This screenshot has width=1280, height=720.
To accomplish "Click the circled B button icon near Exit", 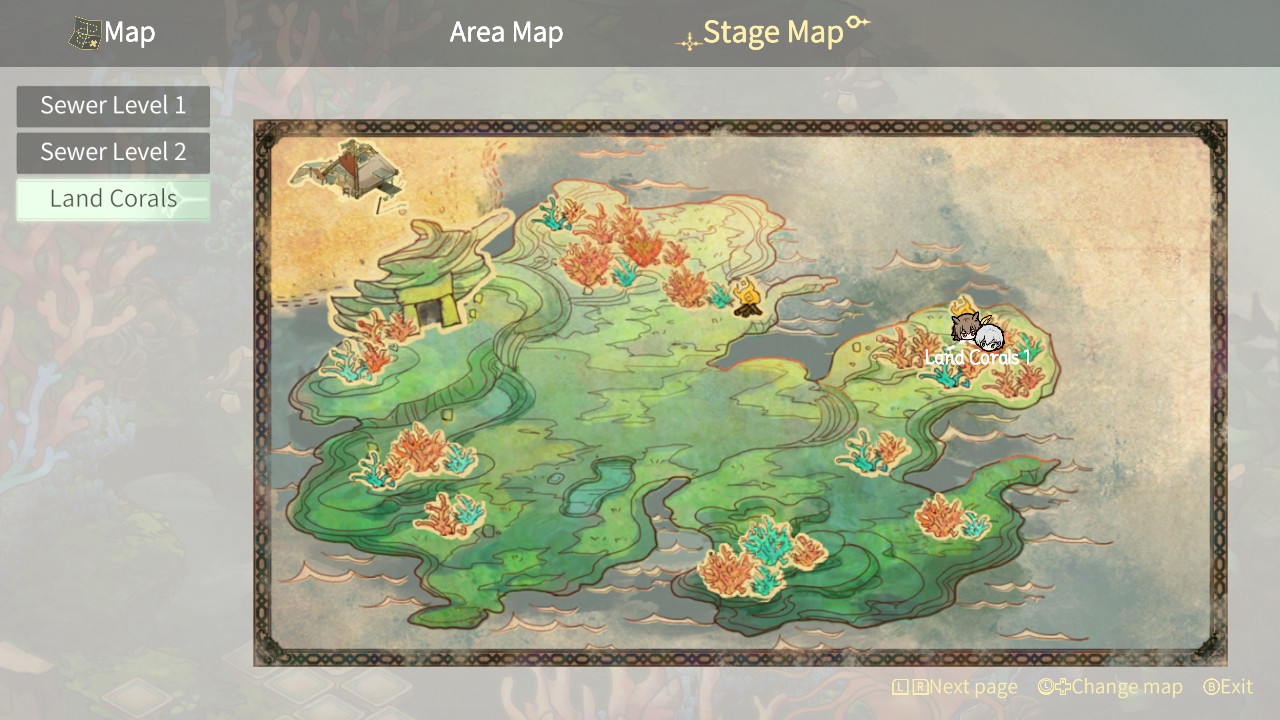I will tap(1210, 687).
